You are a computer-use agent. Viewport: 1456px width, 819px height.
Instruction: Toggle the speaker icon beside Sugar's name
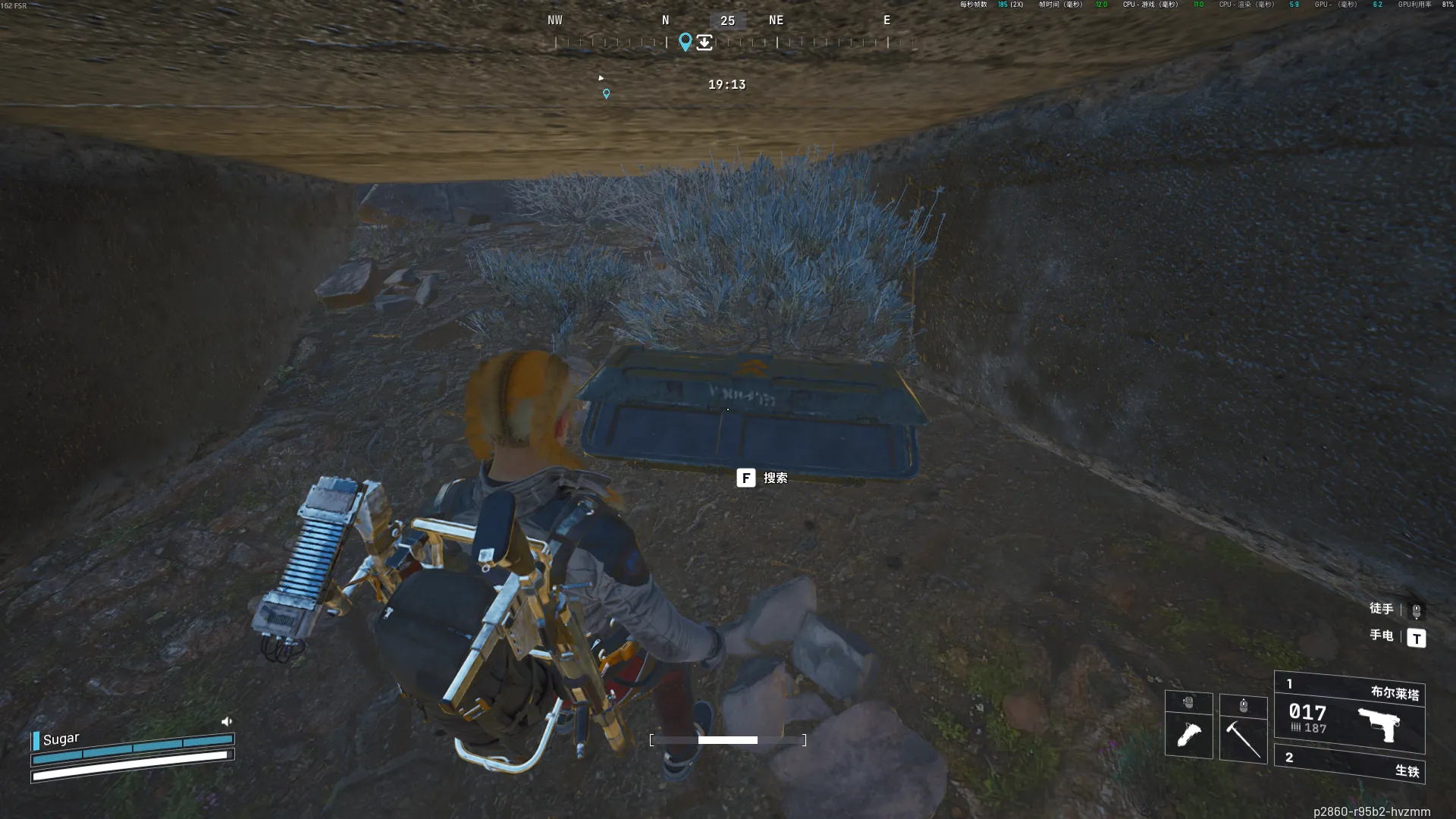coord(226,721)
